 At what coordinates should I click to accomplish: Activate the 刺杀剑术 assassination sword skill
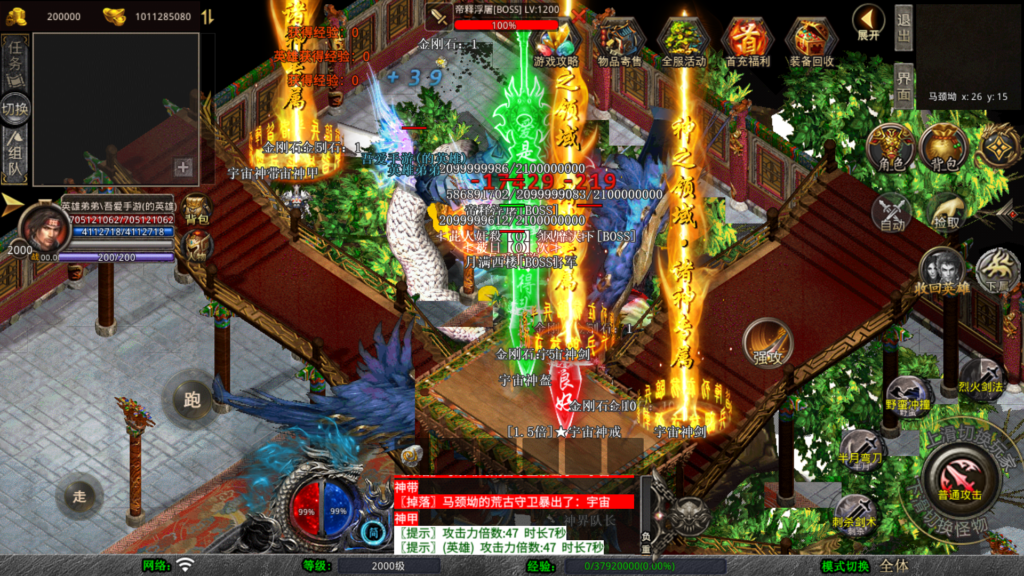[857, 513]
